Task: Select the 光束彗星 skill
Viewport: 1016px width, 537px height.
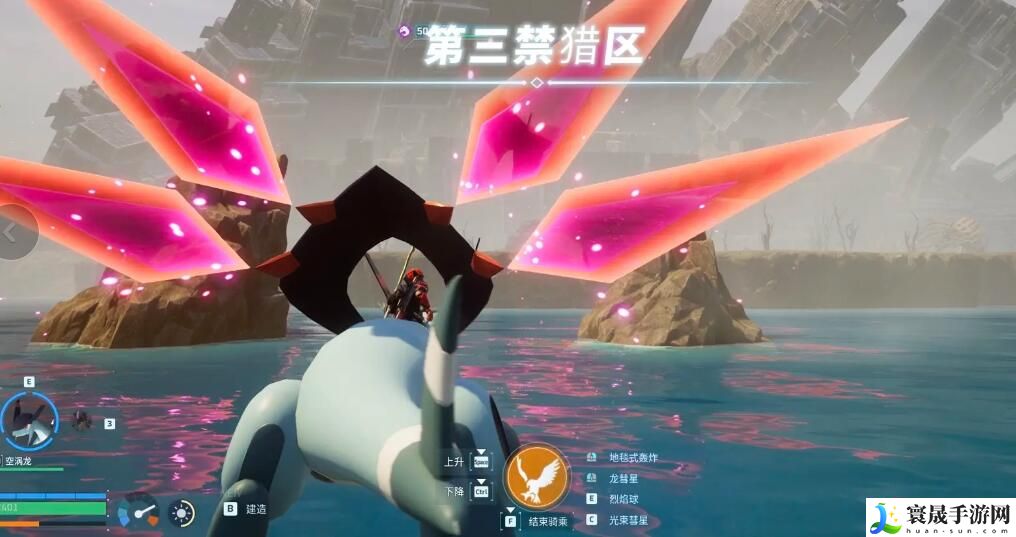Action: (x=628, y=519)
